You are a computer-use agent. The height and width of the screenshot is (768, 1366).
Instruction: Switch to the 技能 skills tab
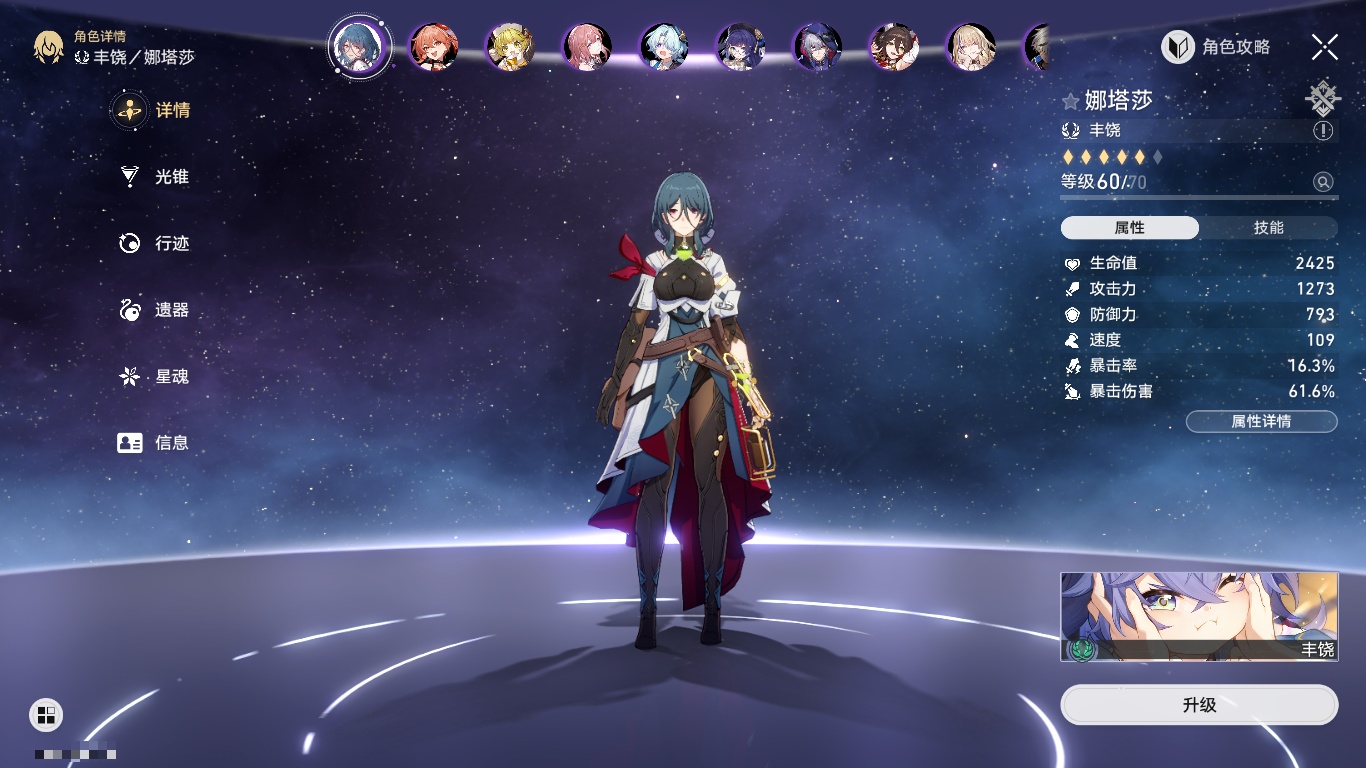(x=1268, y=228)
